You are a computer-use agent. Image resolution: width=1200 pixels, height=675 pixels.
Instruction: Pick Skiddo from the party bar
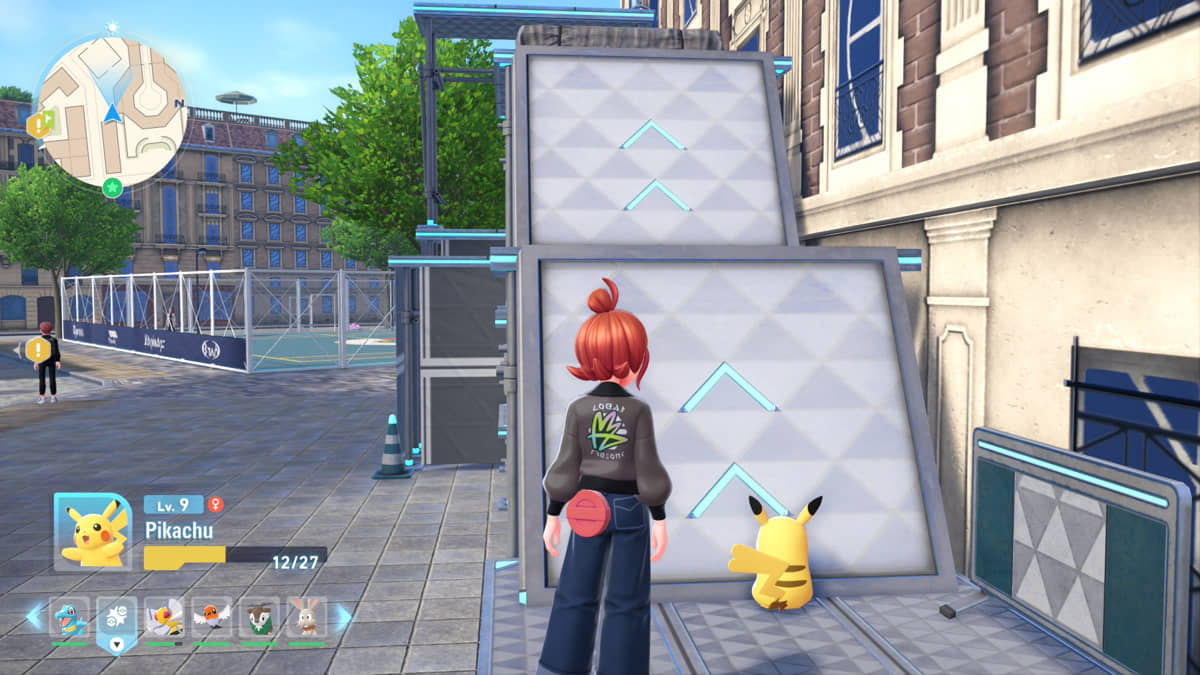pos(259,618)
